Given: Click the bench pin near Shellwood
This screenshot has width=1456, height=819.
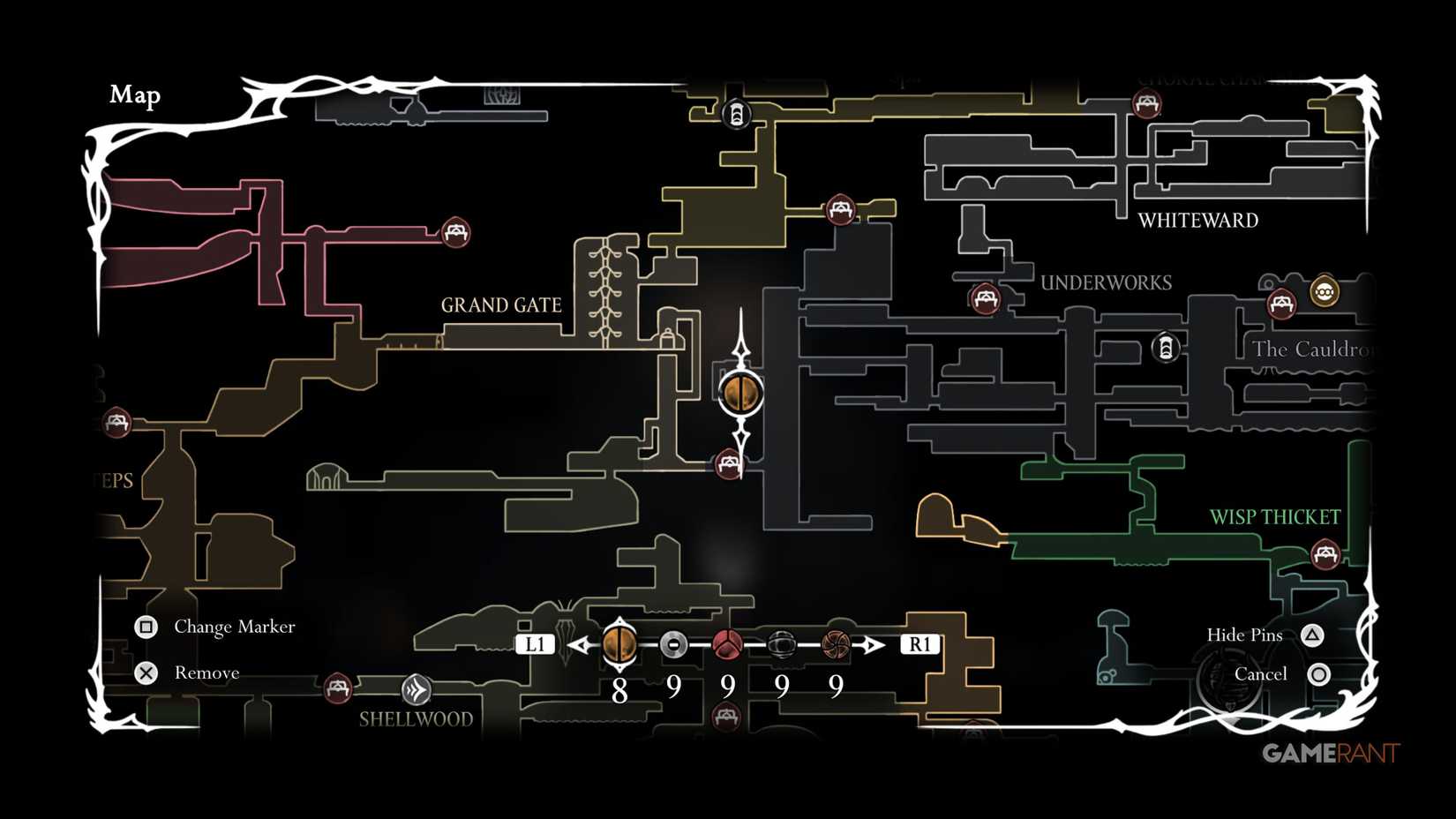Looking at the screenshot, I should point(336,690).
